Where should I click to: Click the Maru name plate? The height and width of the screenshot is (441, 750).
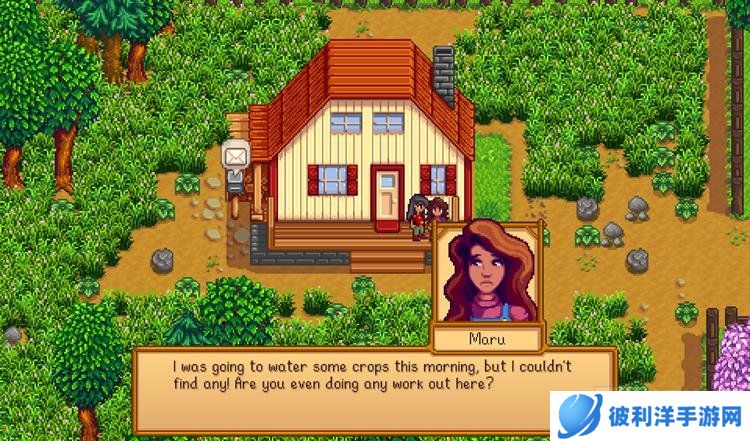486,337
